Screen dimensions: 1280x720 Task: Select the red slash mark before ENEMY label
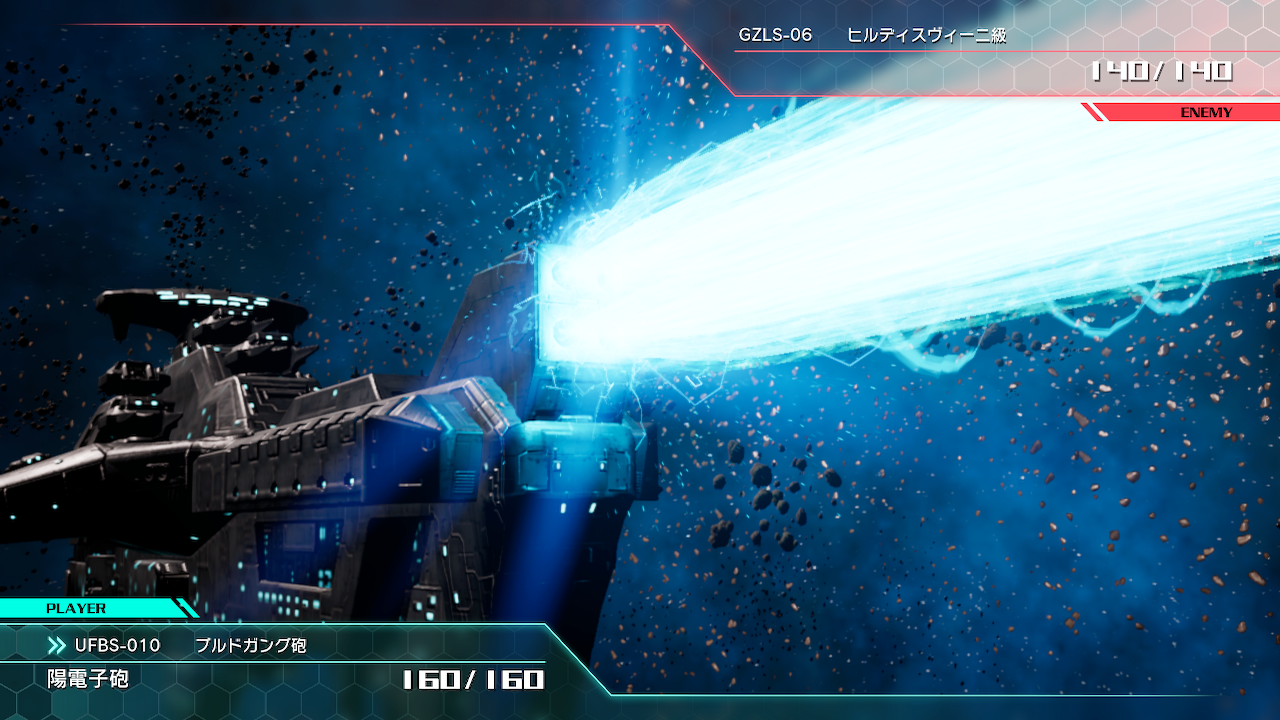(1090, 113)
